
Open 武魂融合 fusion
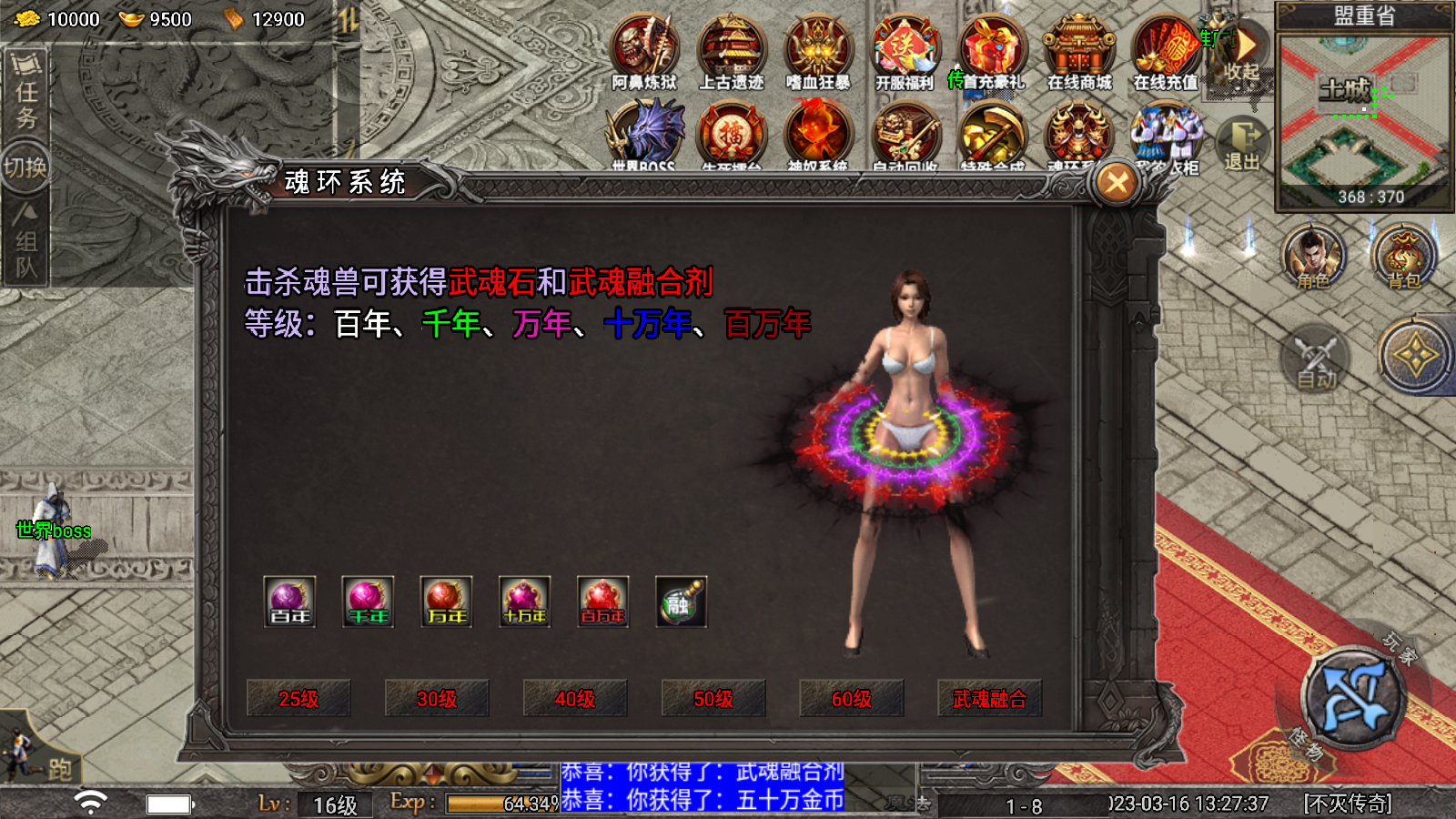[990, 699]
